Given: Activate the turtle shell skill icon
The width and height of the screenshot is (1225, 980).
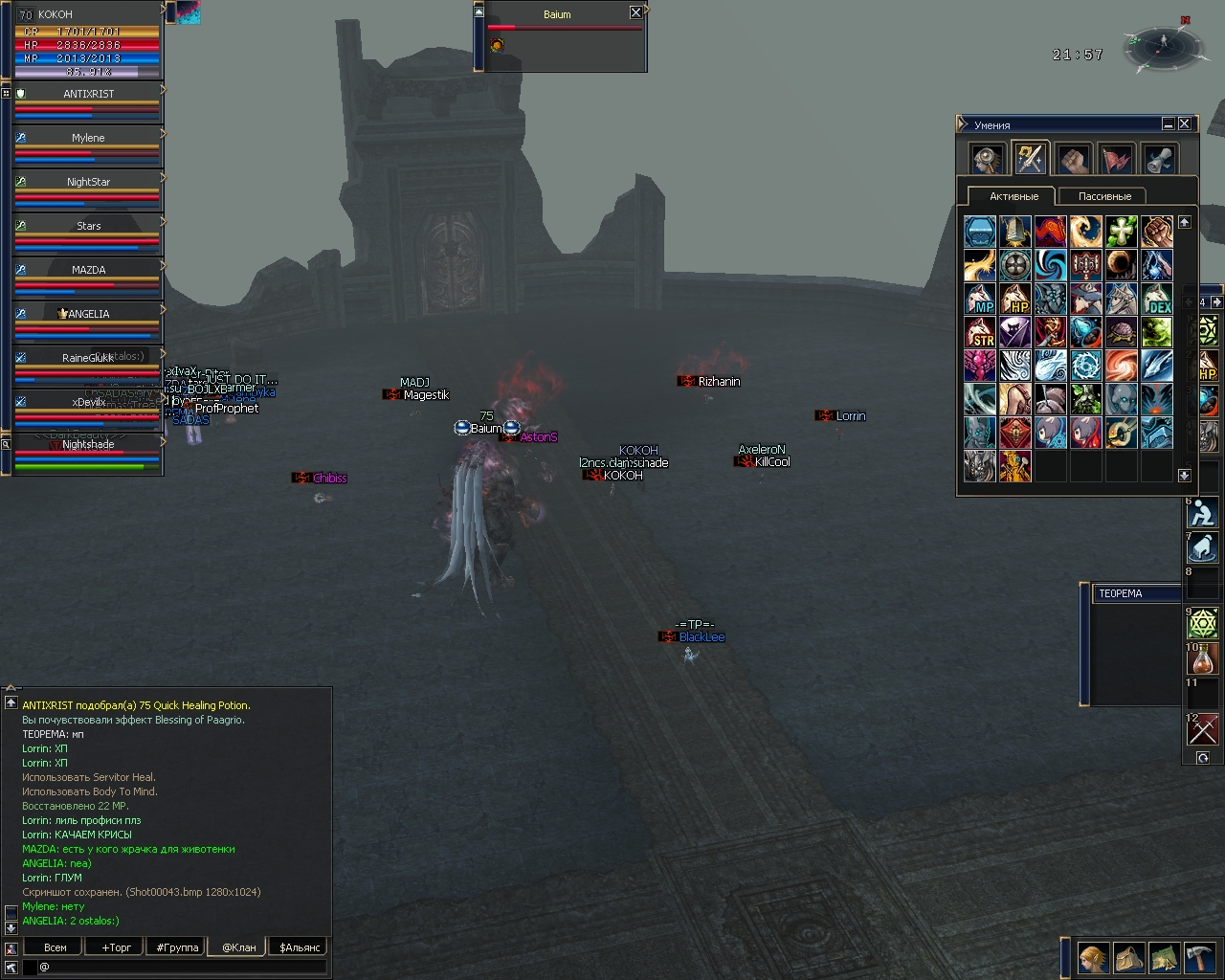Looking at the screenshot, I should [1121, 334].
